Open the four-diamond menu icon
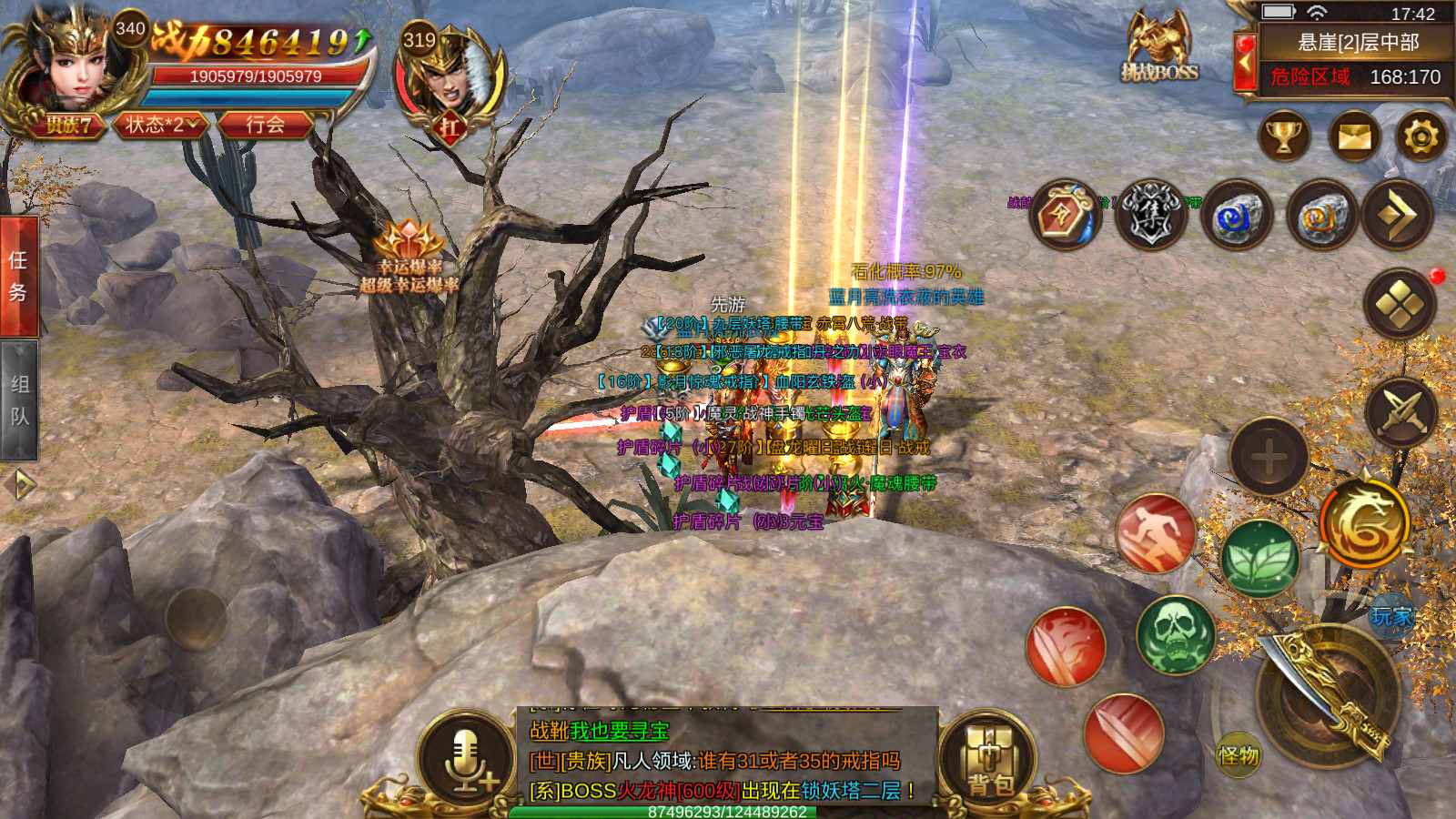The height and width of the screenshot is (819, 1456). (x=1400, y=304)
